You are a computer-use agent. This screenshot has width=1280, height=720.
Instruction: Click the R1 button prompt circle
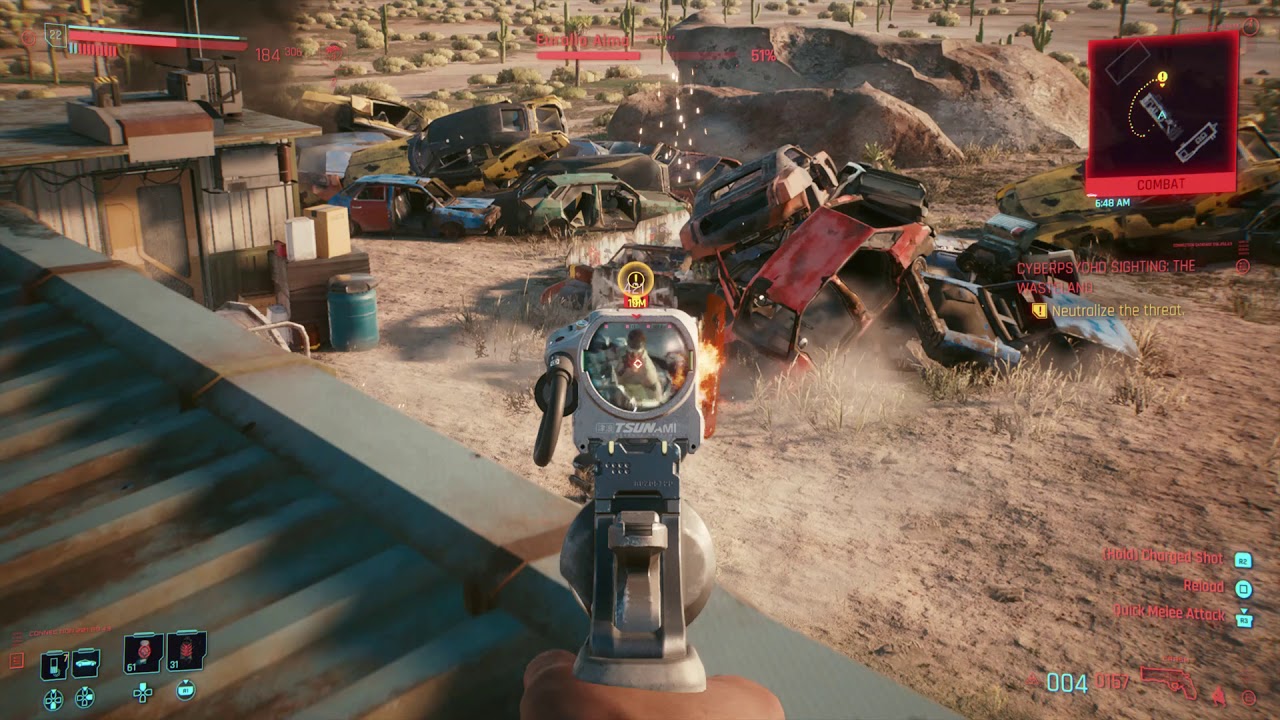point(186,691)
